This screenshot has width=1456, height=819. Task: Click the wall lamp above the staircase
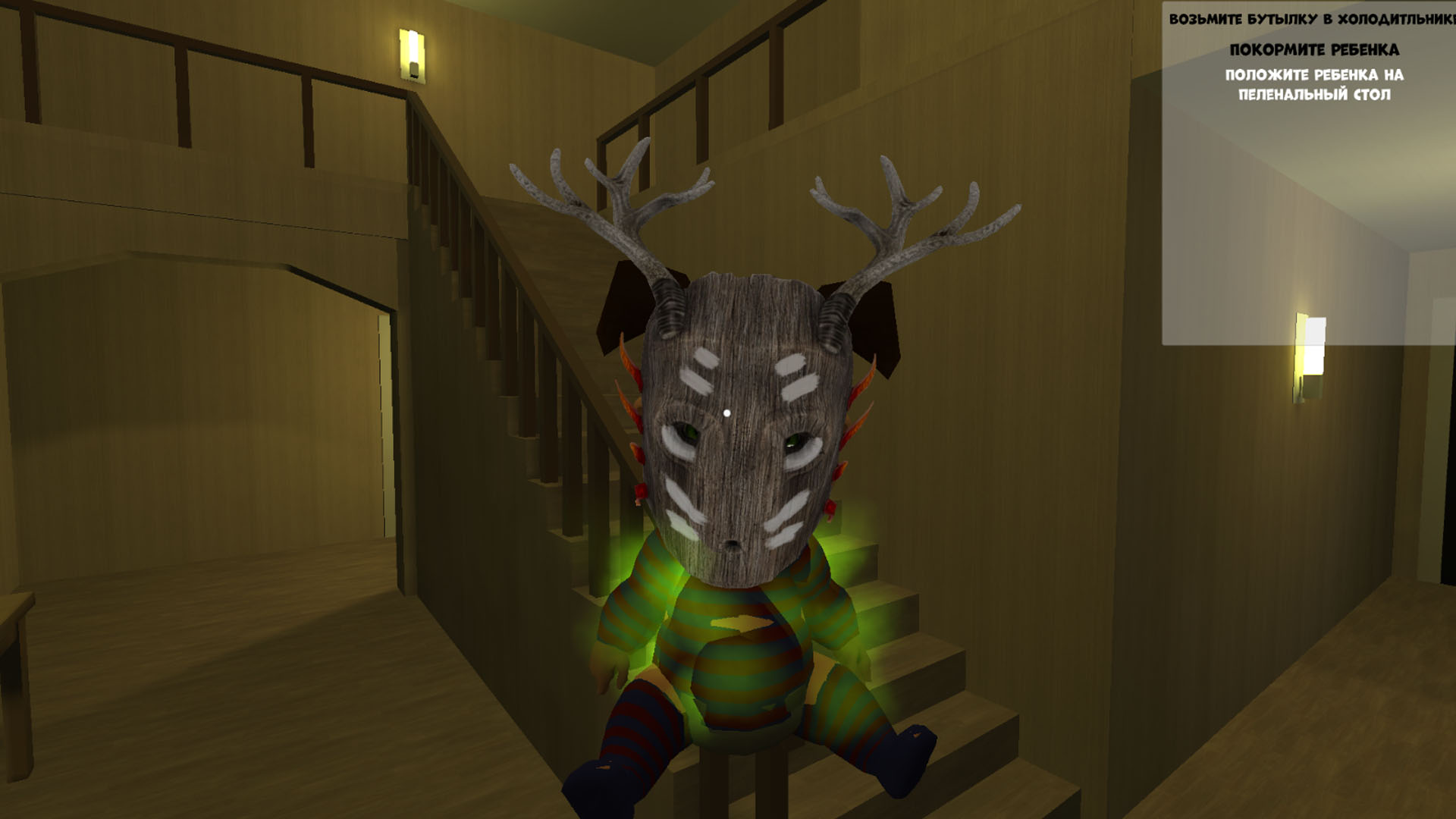pyautogui.click(x=413, y=53)
